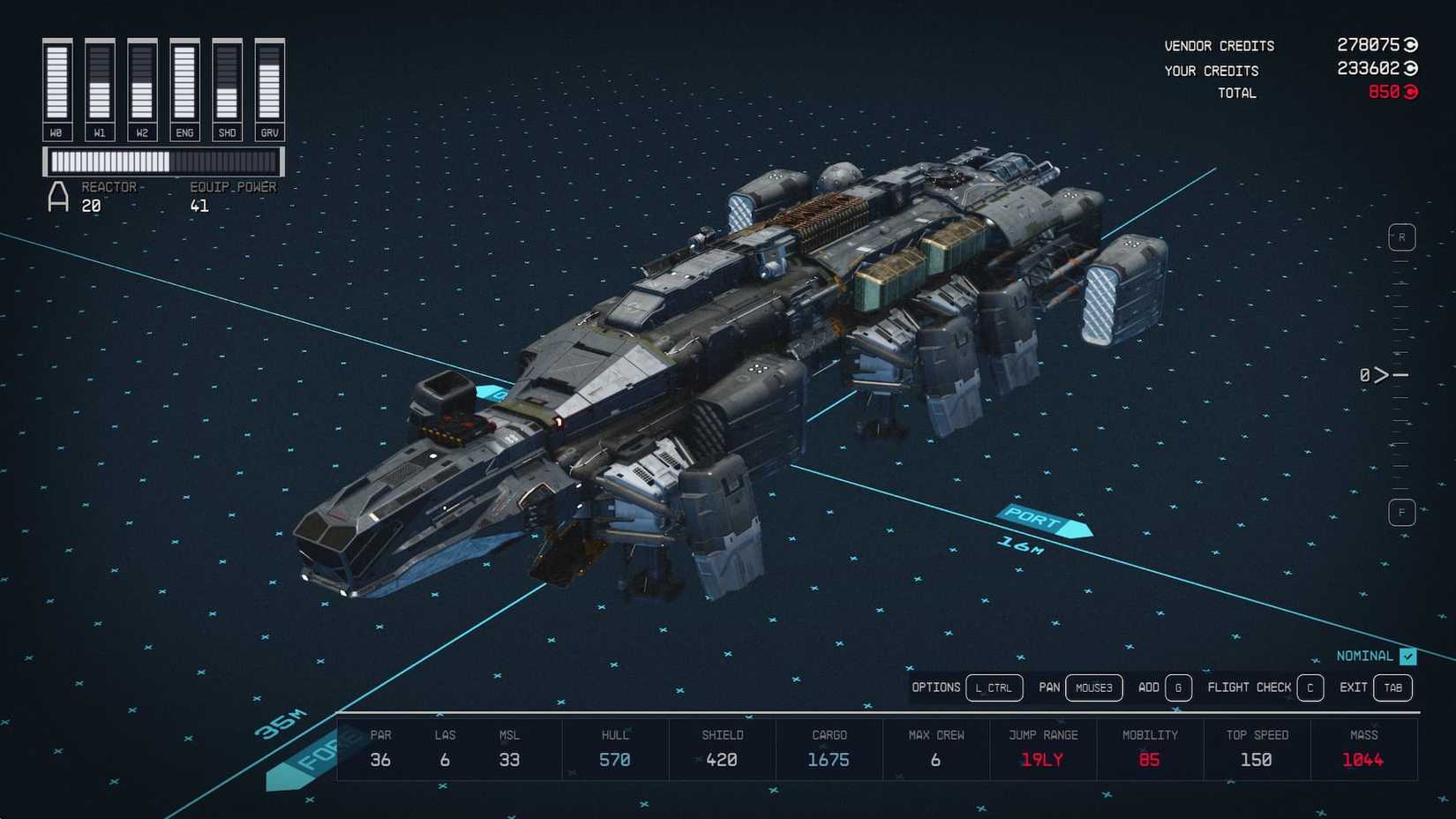This screenshot has width=1456, height=819.
Task: Click the ENG engine power gauge
Action: [184, 84]
